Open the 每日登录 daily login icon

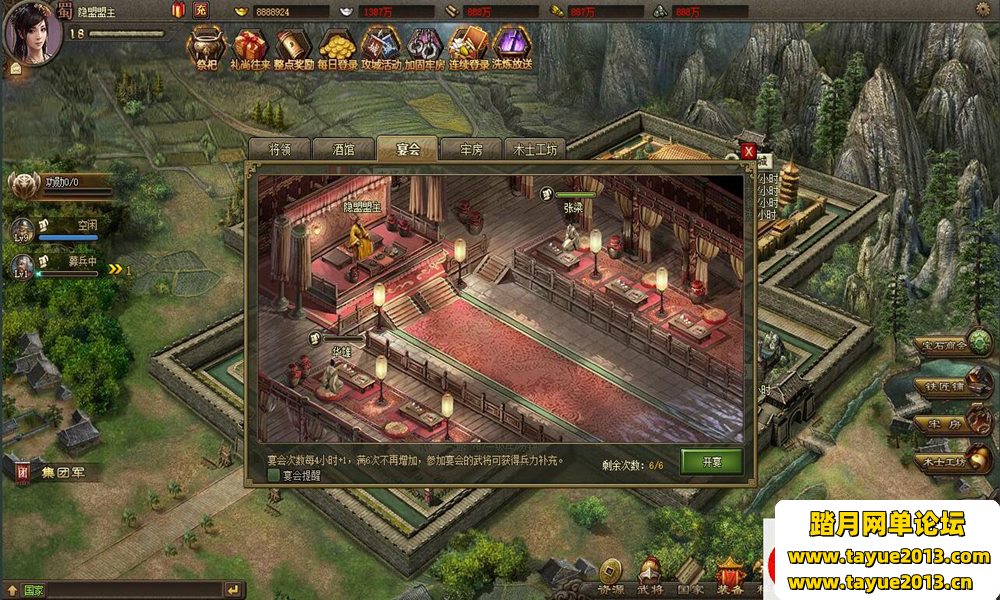click(337, 46)
